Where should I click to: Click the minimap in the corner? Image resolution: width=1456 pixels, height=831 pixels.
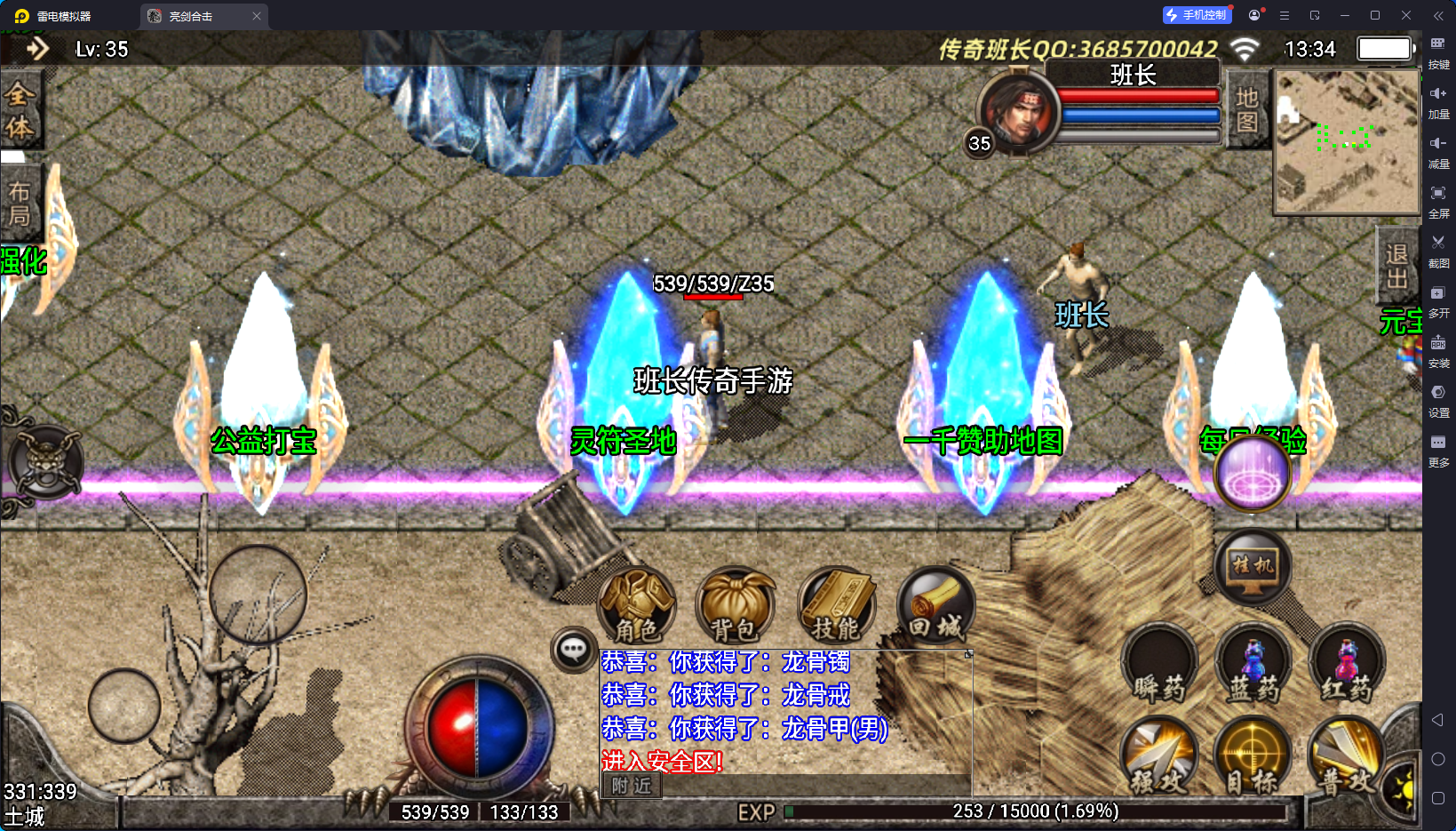(1346, 142)
